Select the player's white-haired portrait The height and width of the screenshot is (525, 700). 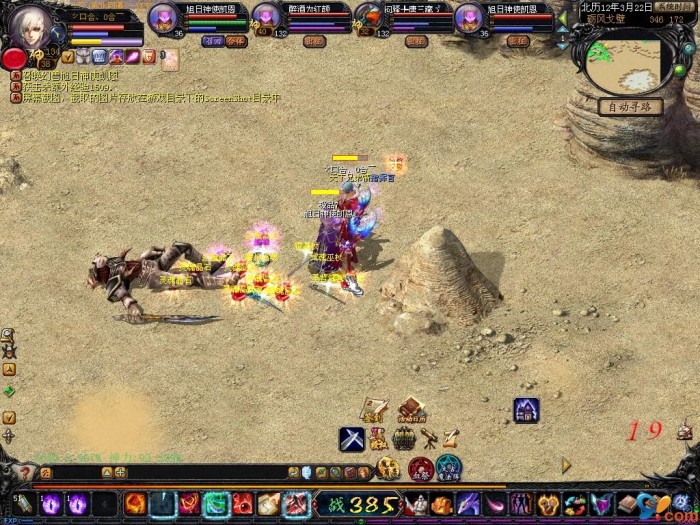(33, 28)
